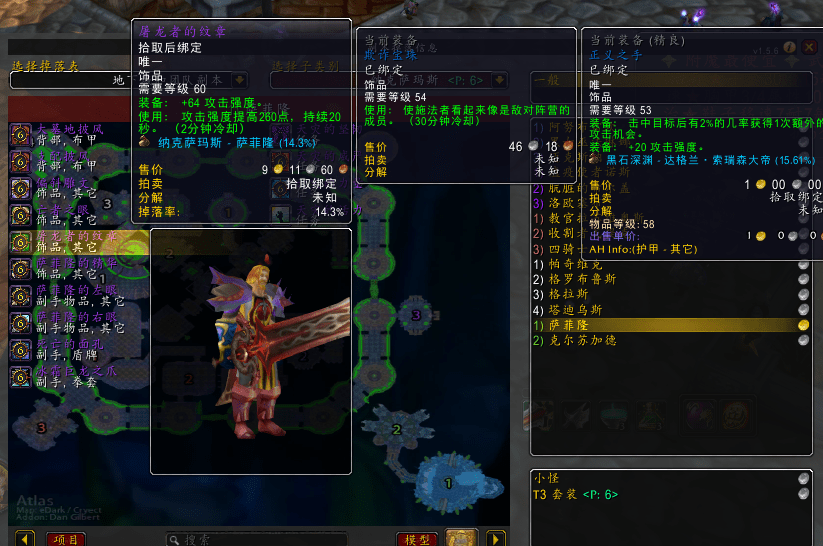Click the 死亡的面孔 shield item

click(70, 349)
